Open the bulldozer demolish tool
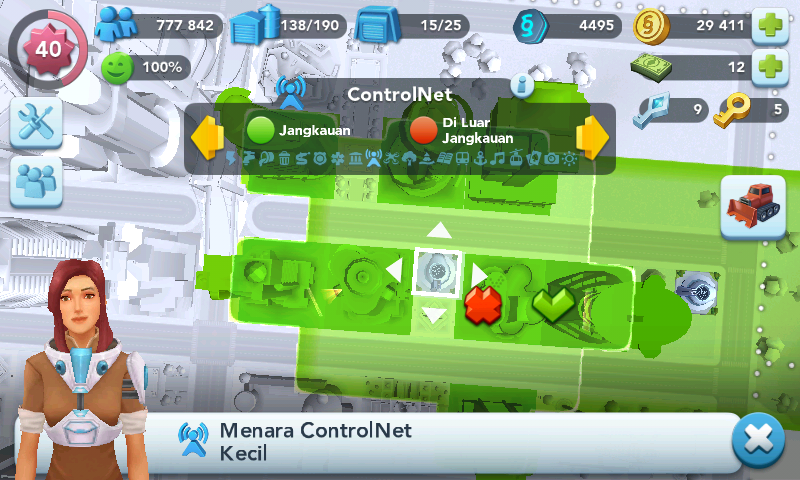Screen dimensions: 800x480 point(752,207)
